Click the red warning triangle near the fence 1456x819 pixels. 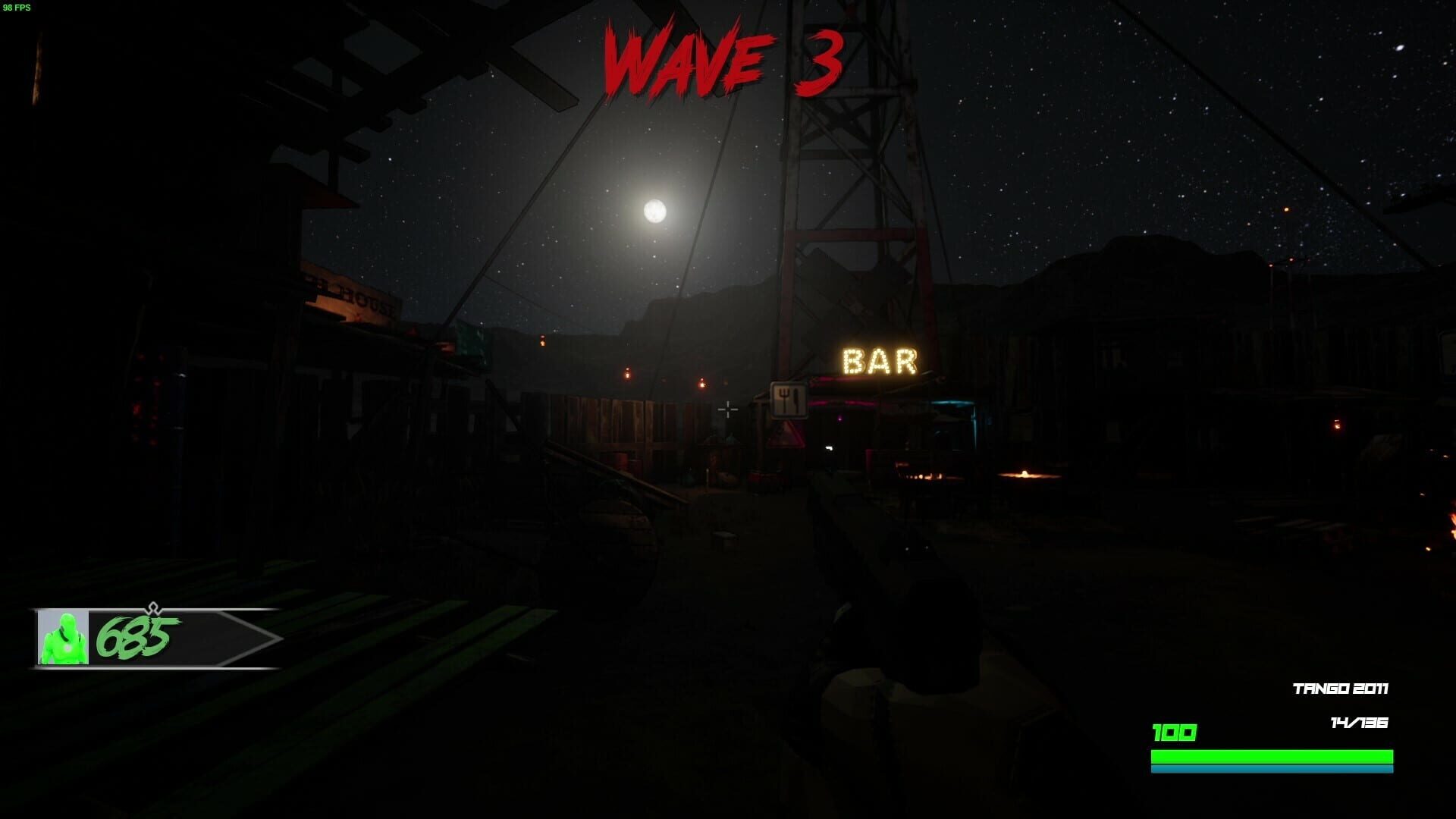point(787,436)
